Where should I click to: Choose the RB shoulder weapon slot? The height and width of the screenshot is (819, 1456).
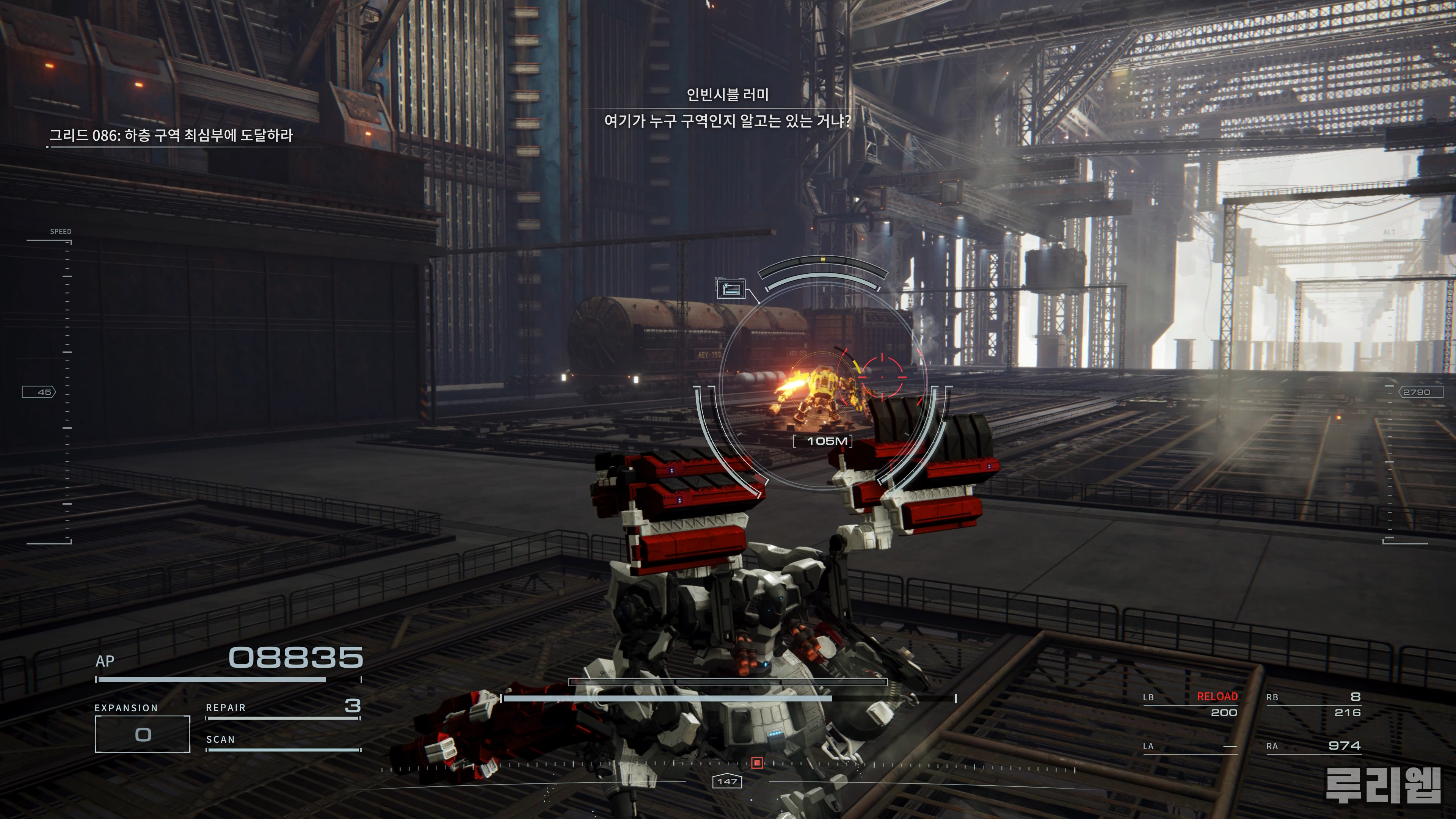[1313, 704]
